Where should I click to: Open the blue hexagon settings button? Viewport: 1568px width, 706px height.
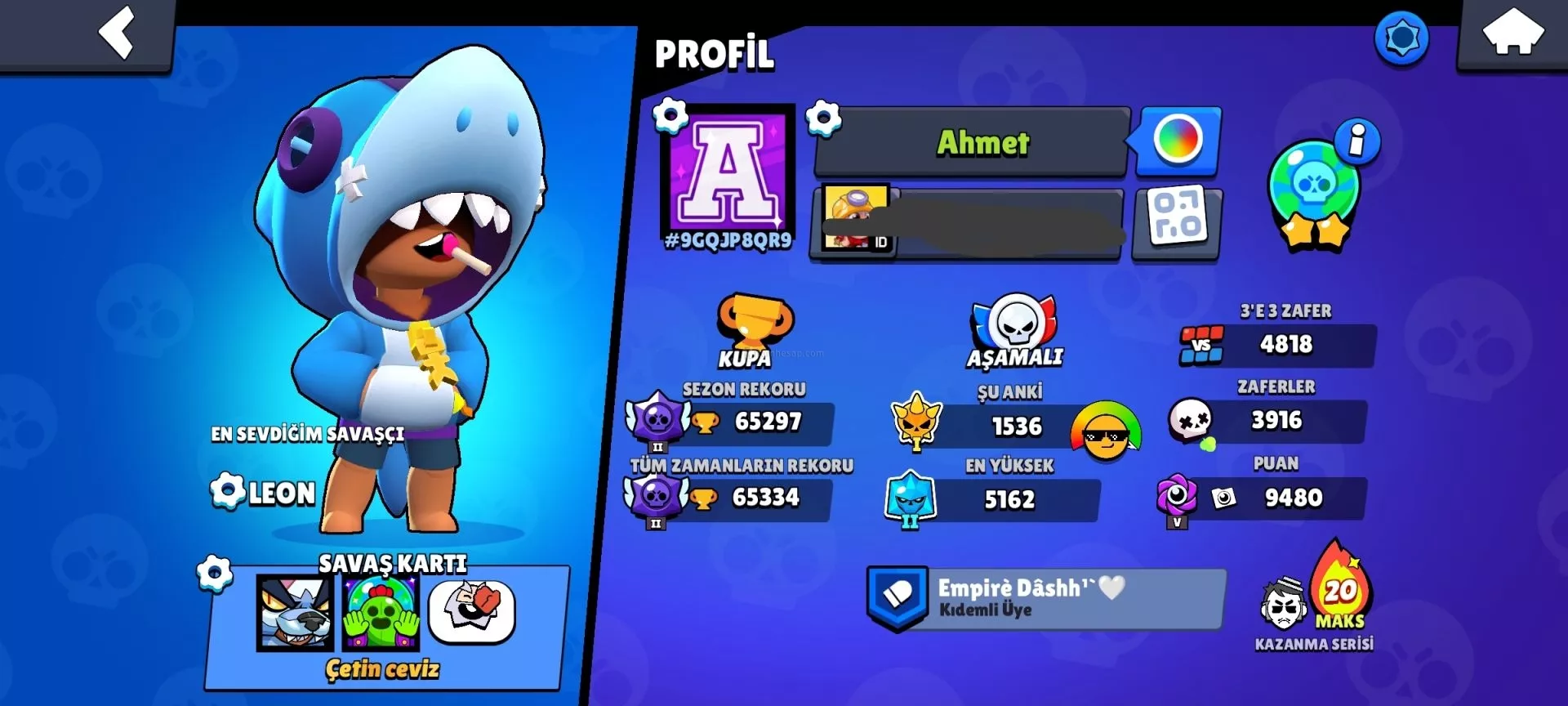coord(1401,38)
